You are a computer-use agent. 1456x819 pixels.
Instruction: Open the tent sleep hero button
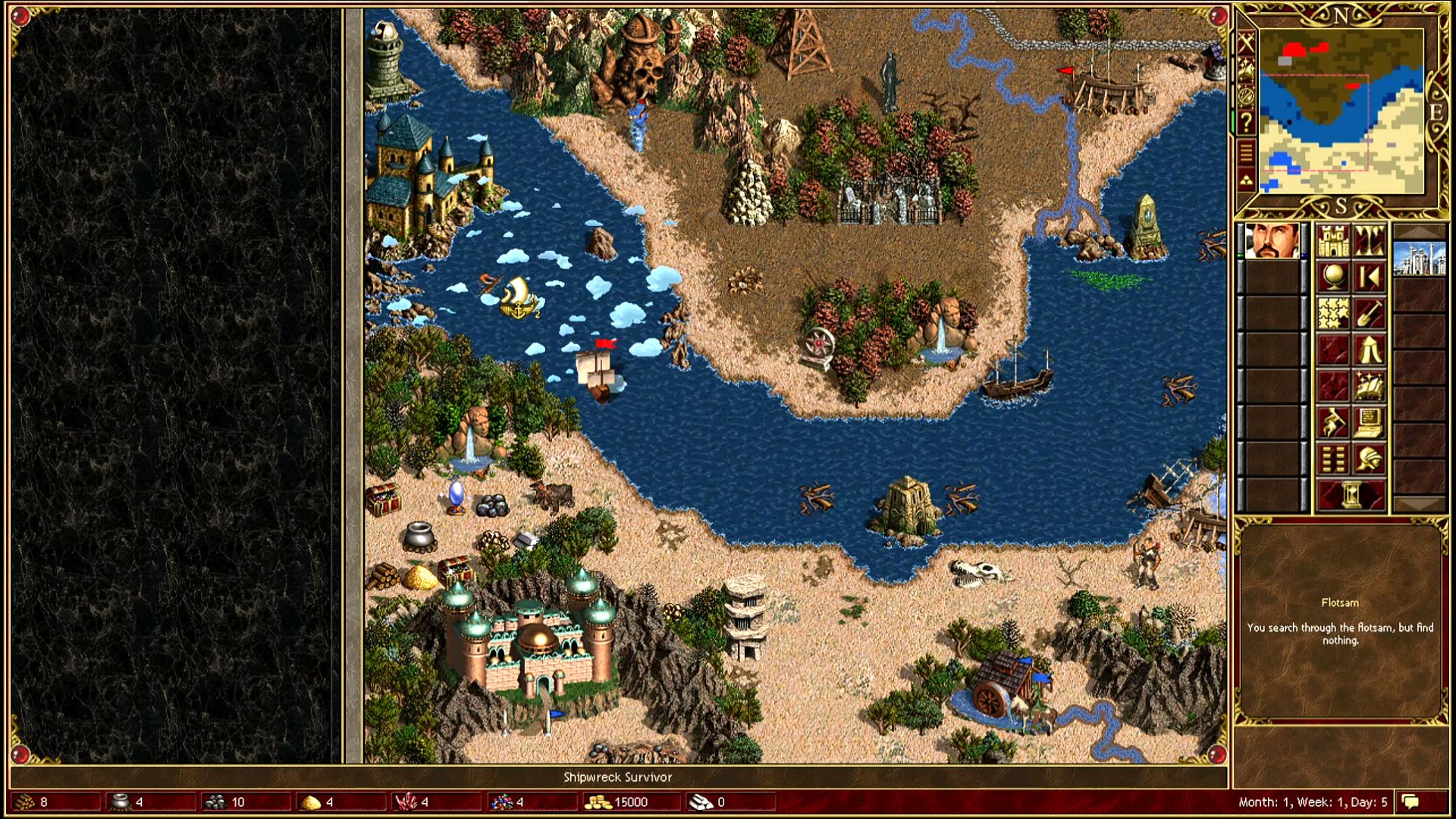1369,350
